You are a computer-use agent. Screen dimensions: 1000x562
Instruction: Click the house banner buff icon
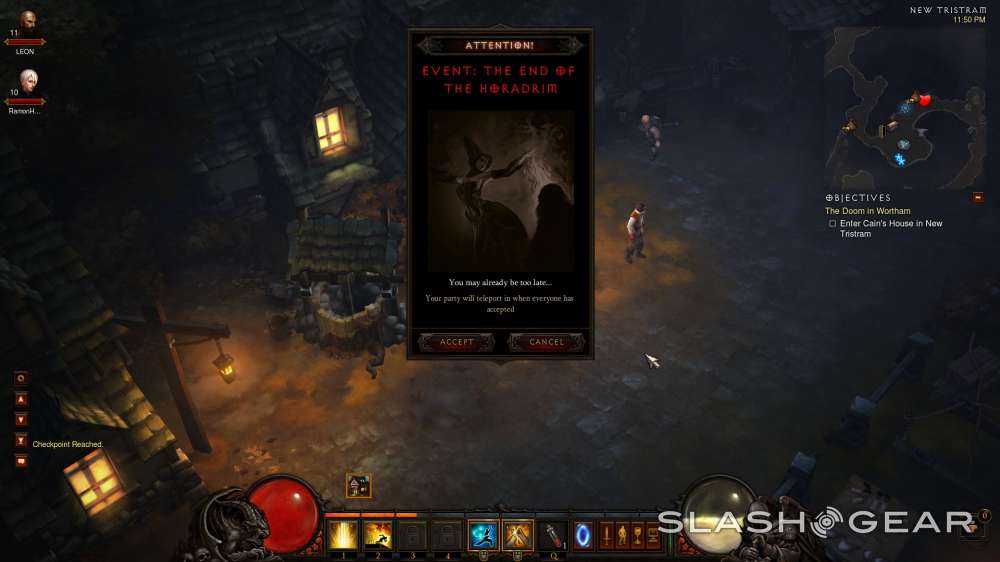(x=358, y=486)
